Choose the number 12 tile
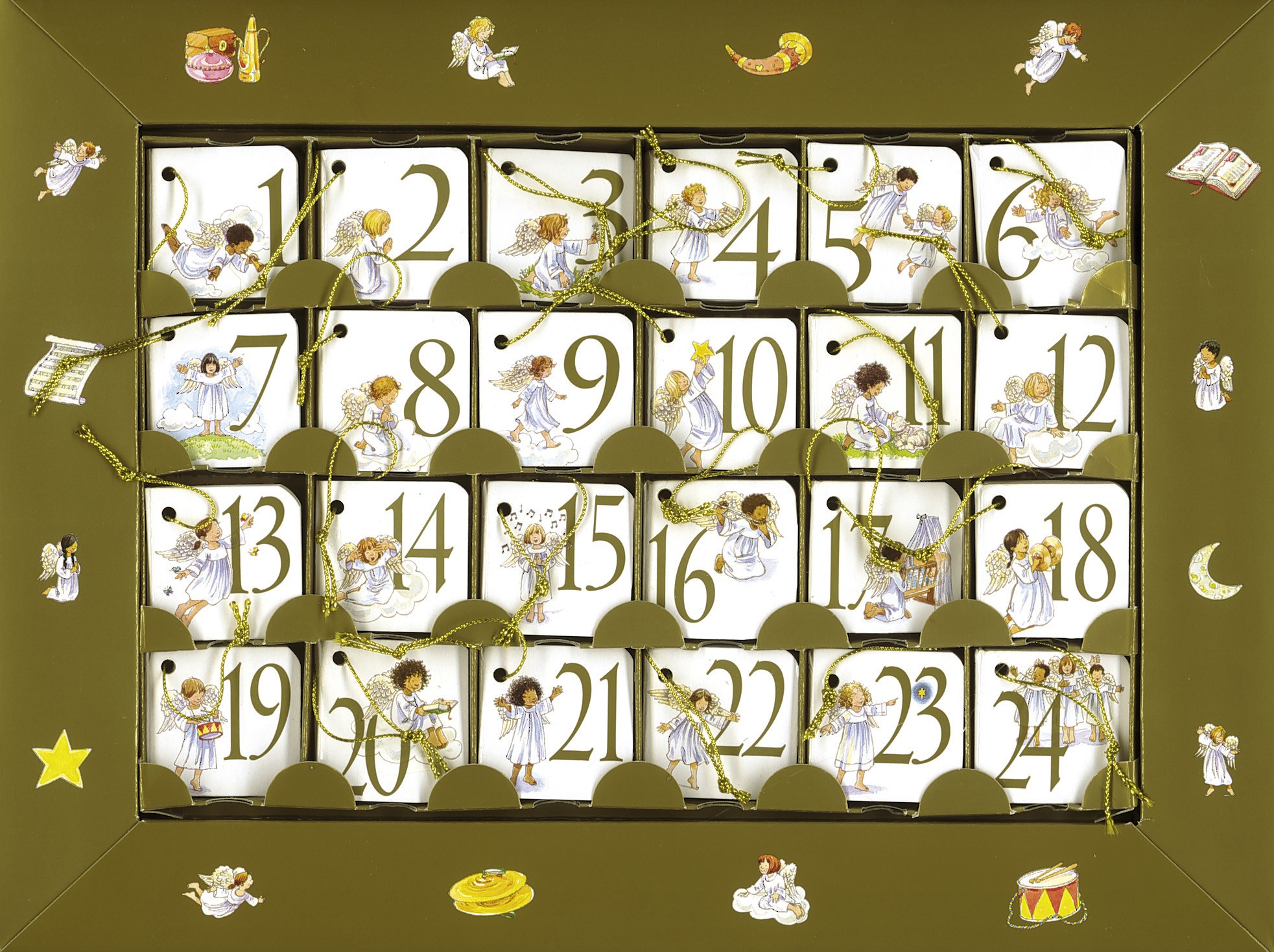 coord(1052,389)
